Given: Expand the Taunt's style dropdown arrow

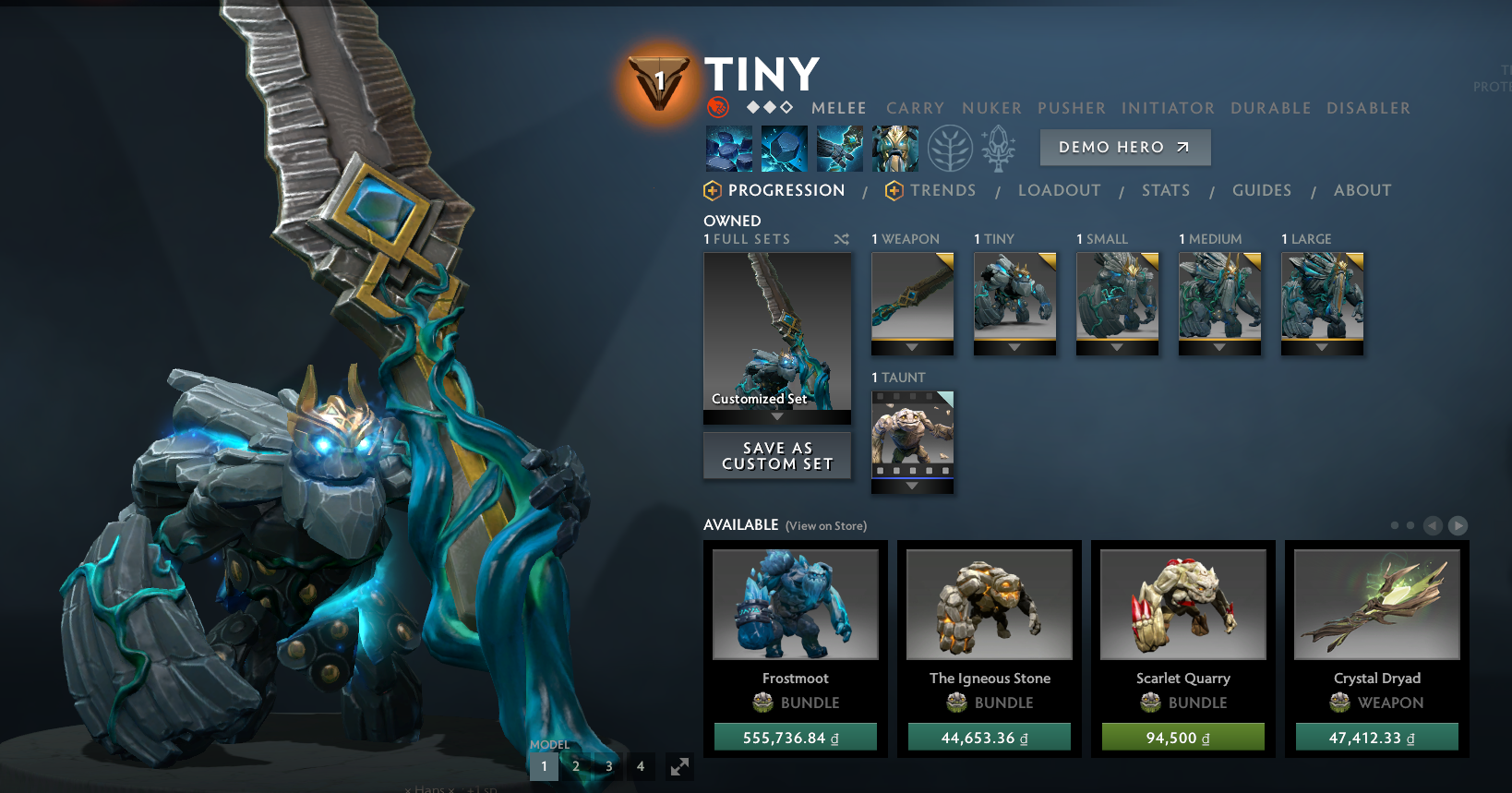Looking at the screenshot, I should point(912,487).
